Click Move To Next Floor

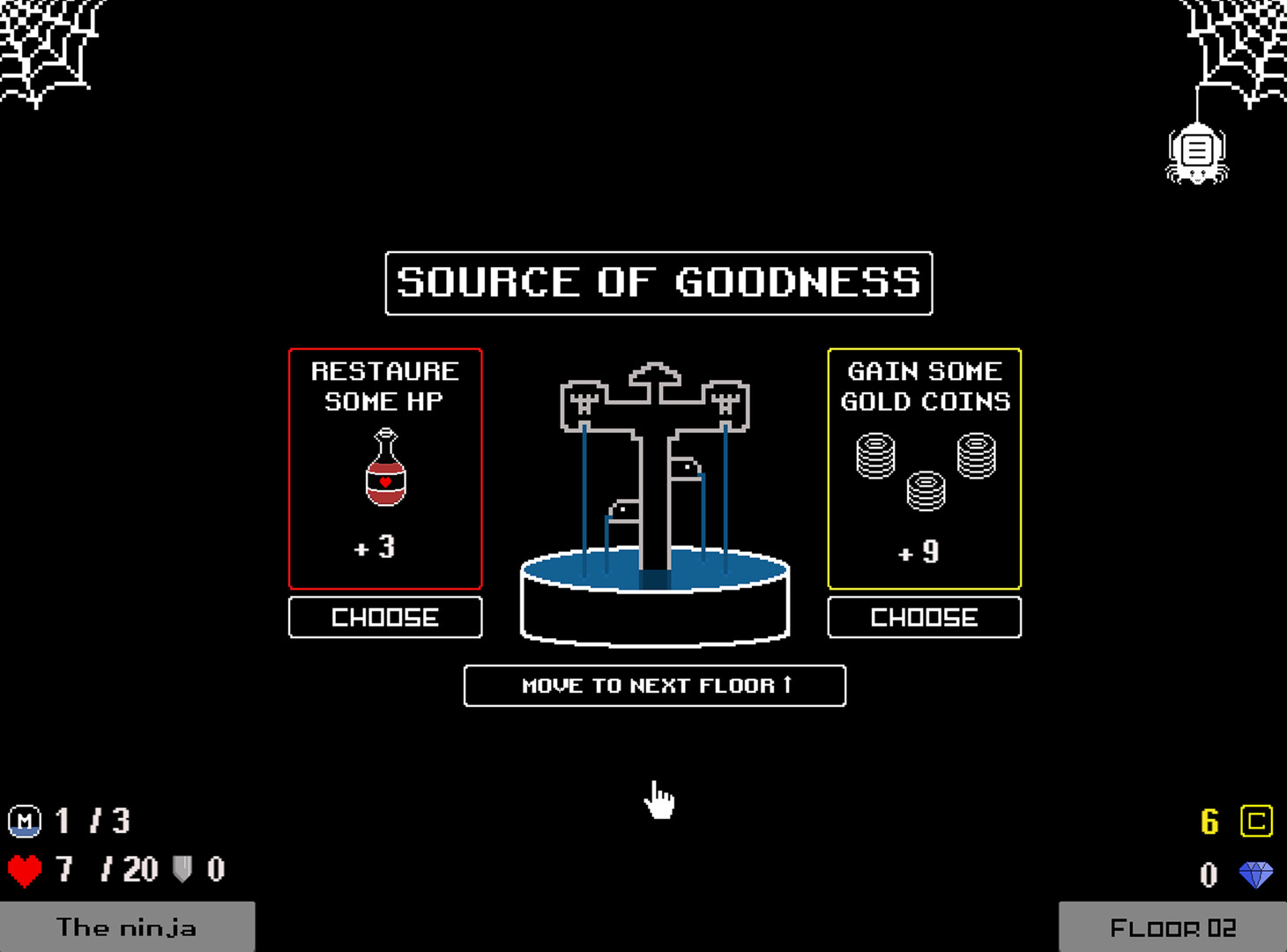coord(654,686)
